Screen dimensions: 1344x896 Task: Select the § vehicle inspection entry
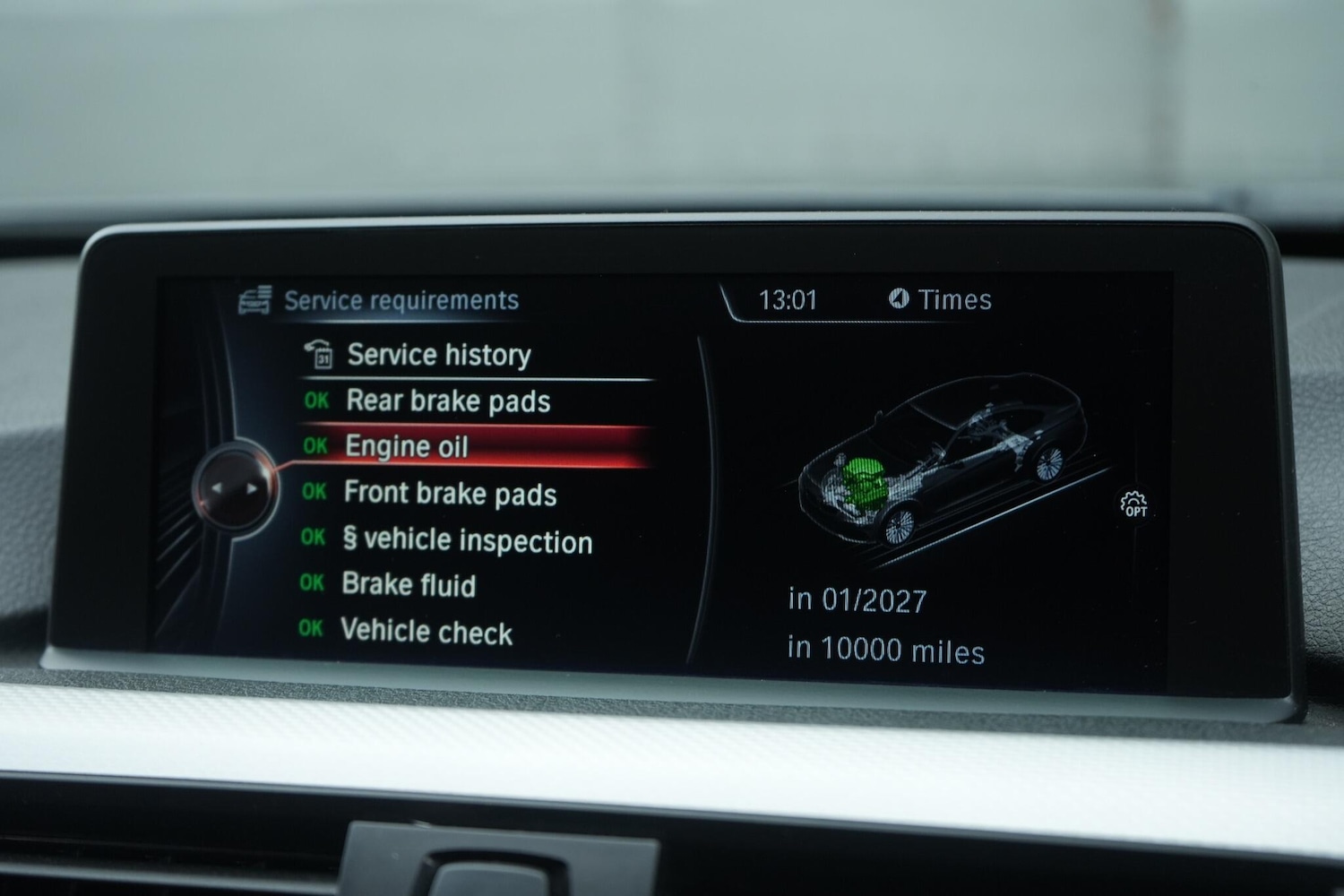pyautogui.click(x=466, y=540)
